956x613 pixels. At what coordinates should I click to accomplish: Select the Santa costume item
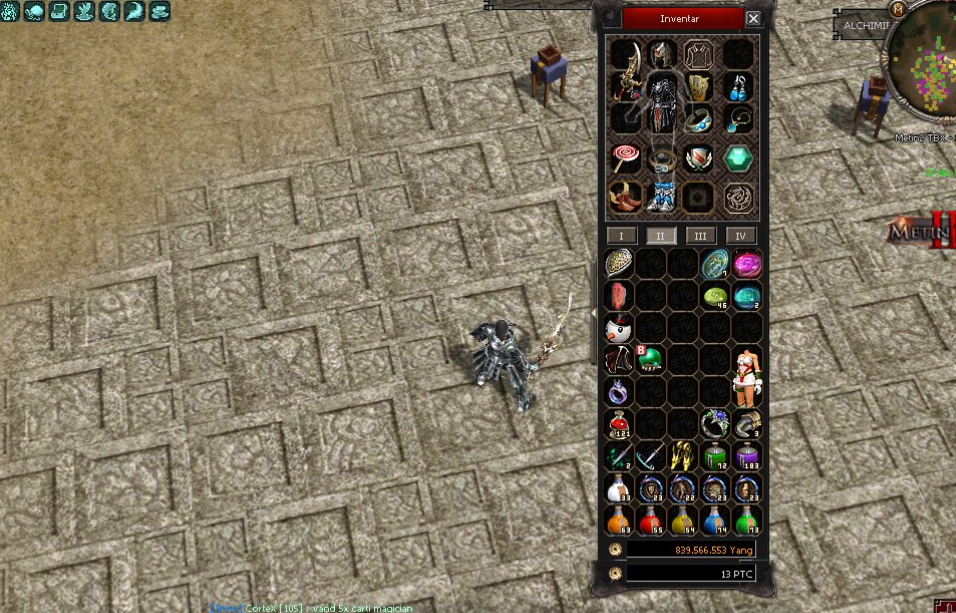[x=746, y=375]
